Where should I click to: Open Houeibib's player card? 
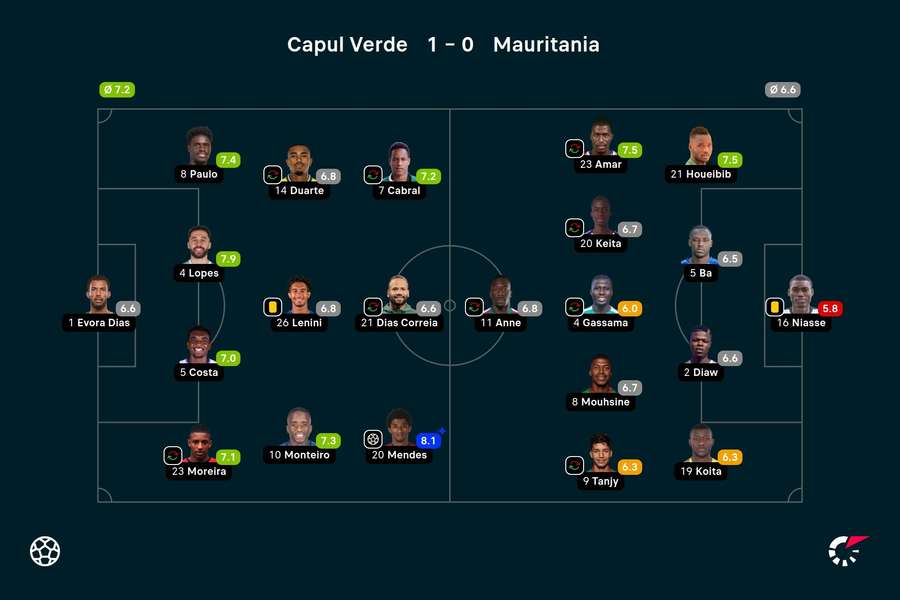click(700, 147)
